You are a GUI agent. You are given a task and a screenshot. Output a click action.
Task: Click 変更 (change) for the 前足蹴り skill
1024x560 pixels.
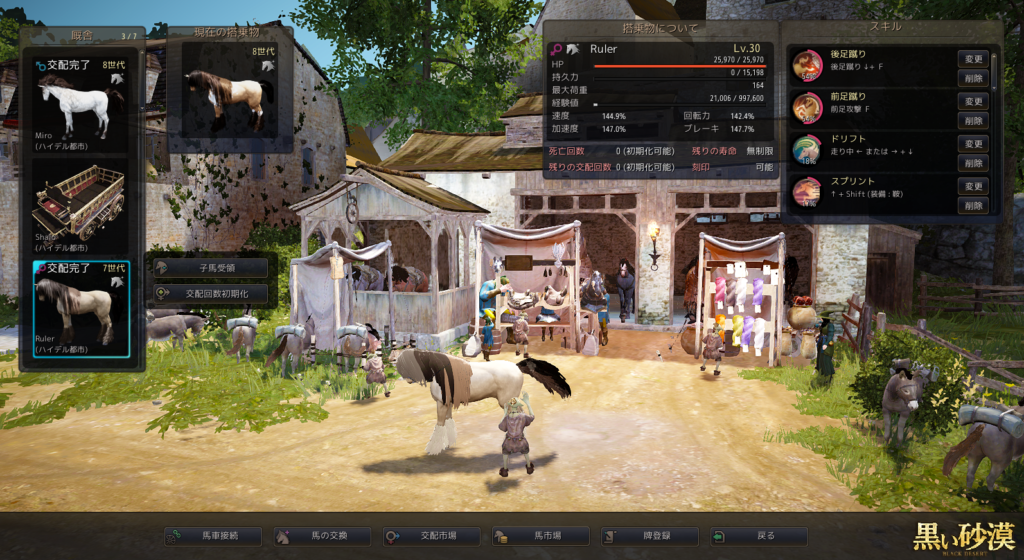(973, 101)
